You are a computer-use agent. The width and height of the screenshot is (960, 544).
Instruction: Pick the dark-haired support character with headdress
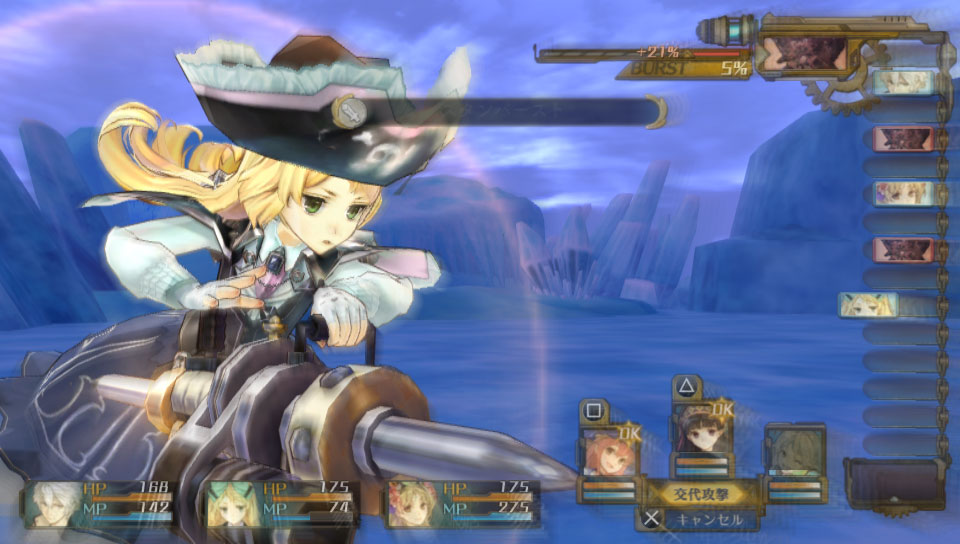tap(702, 432)
